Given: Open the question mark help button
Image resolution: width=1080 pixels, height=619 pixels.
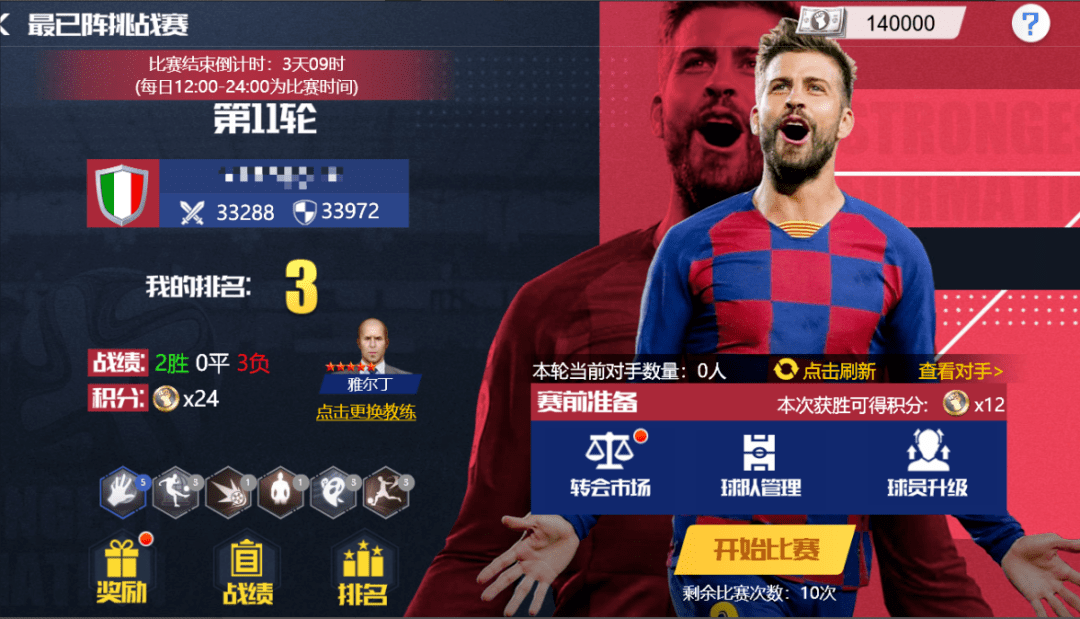Looking at the screenshot, I should (x=1030, y=23).
